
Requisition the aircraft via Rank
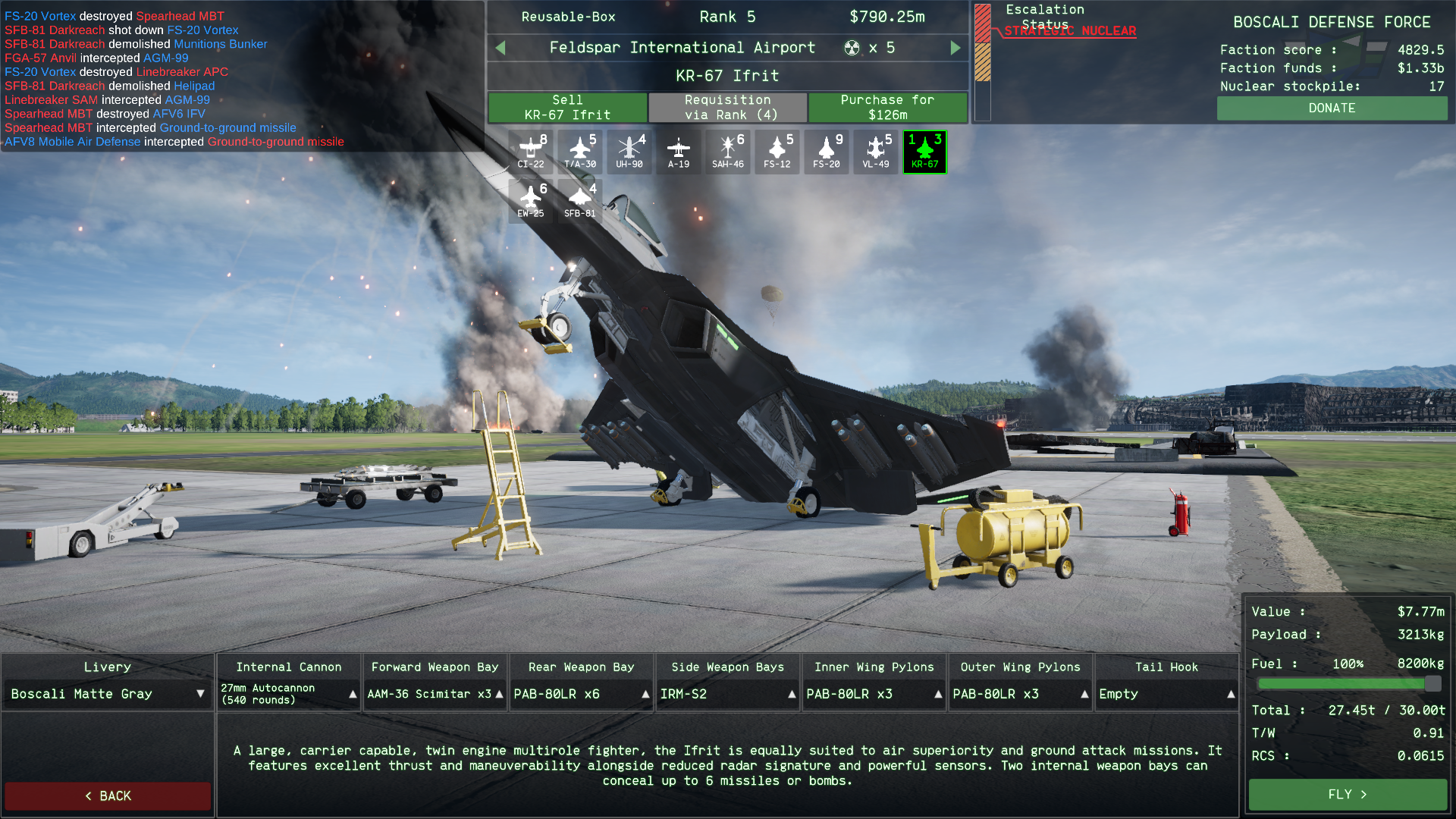pos(727,108)
